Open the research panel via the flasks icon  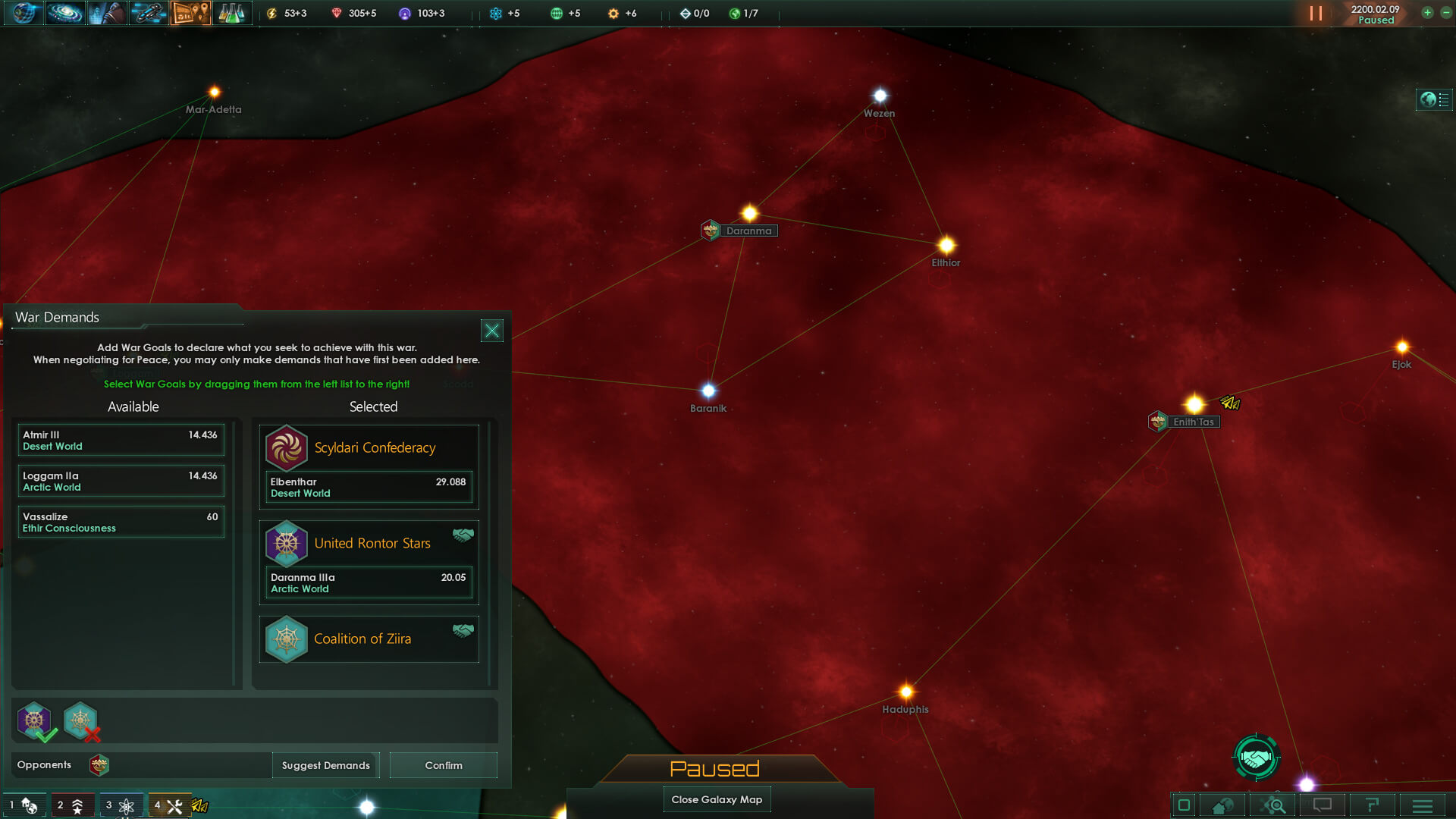coord(232,13)
